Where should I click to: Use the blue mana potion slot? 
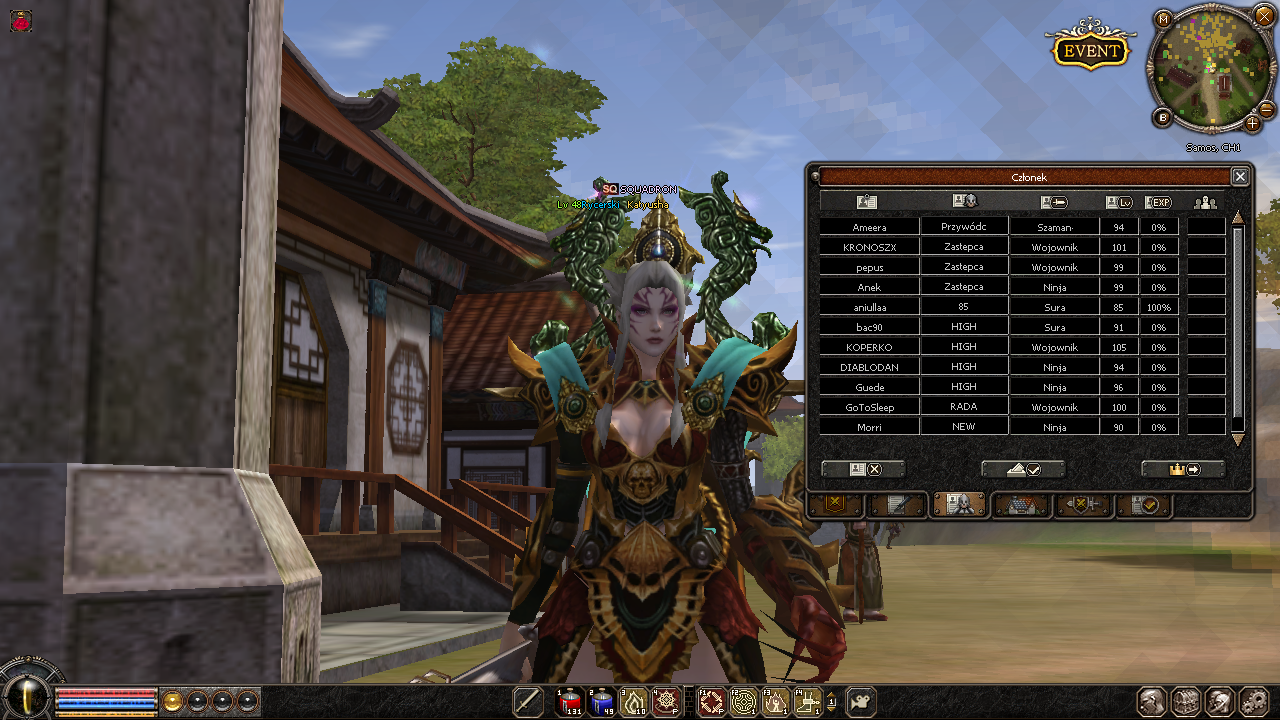(x=602, y=702)
